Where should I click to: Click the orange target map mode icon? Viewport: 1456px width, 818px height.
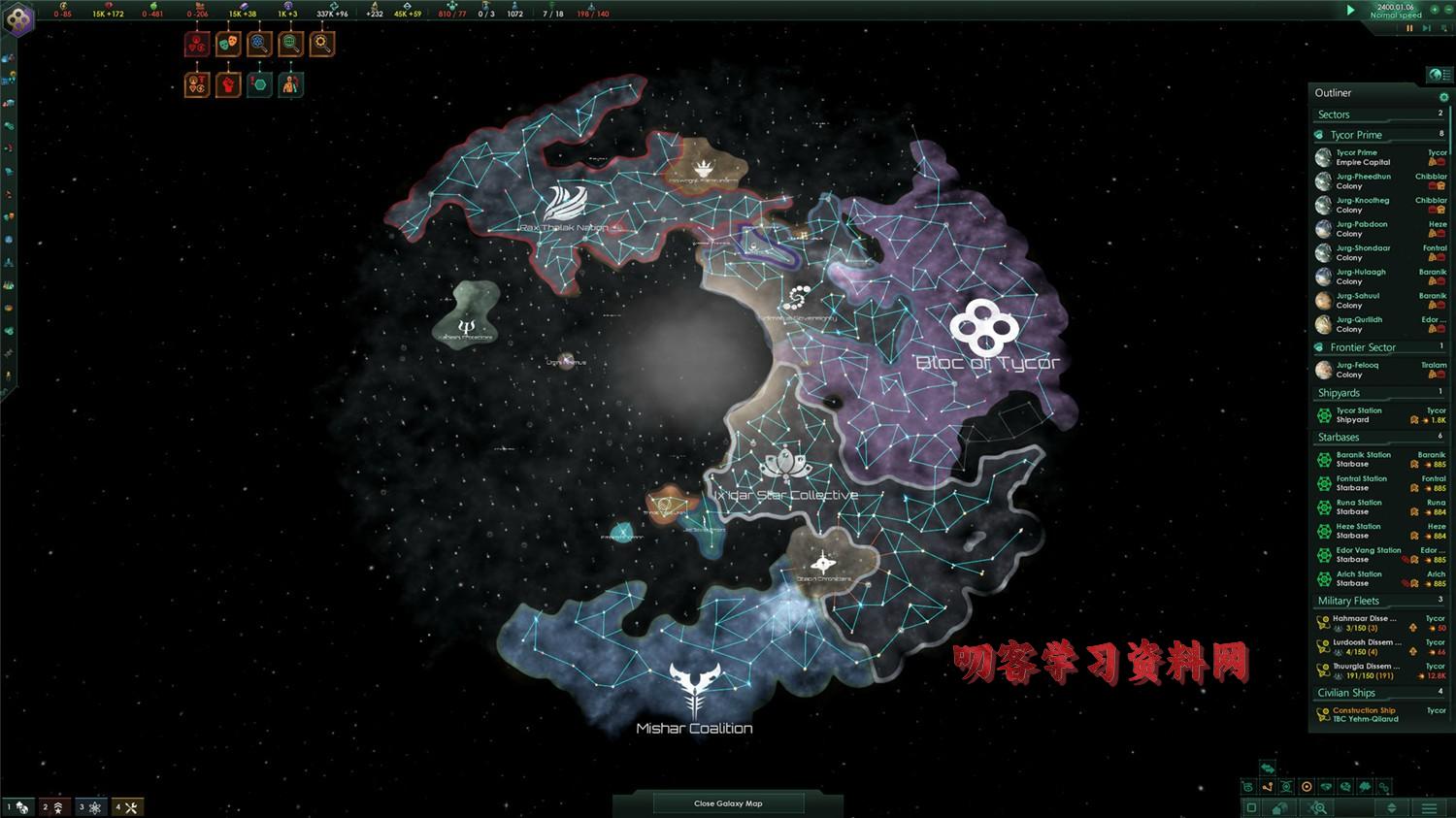[x=1307, y=787]
